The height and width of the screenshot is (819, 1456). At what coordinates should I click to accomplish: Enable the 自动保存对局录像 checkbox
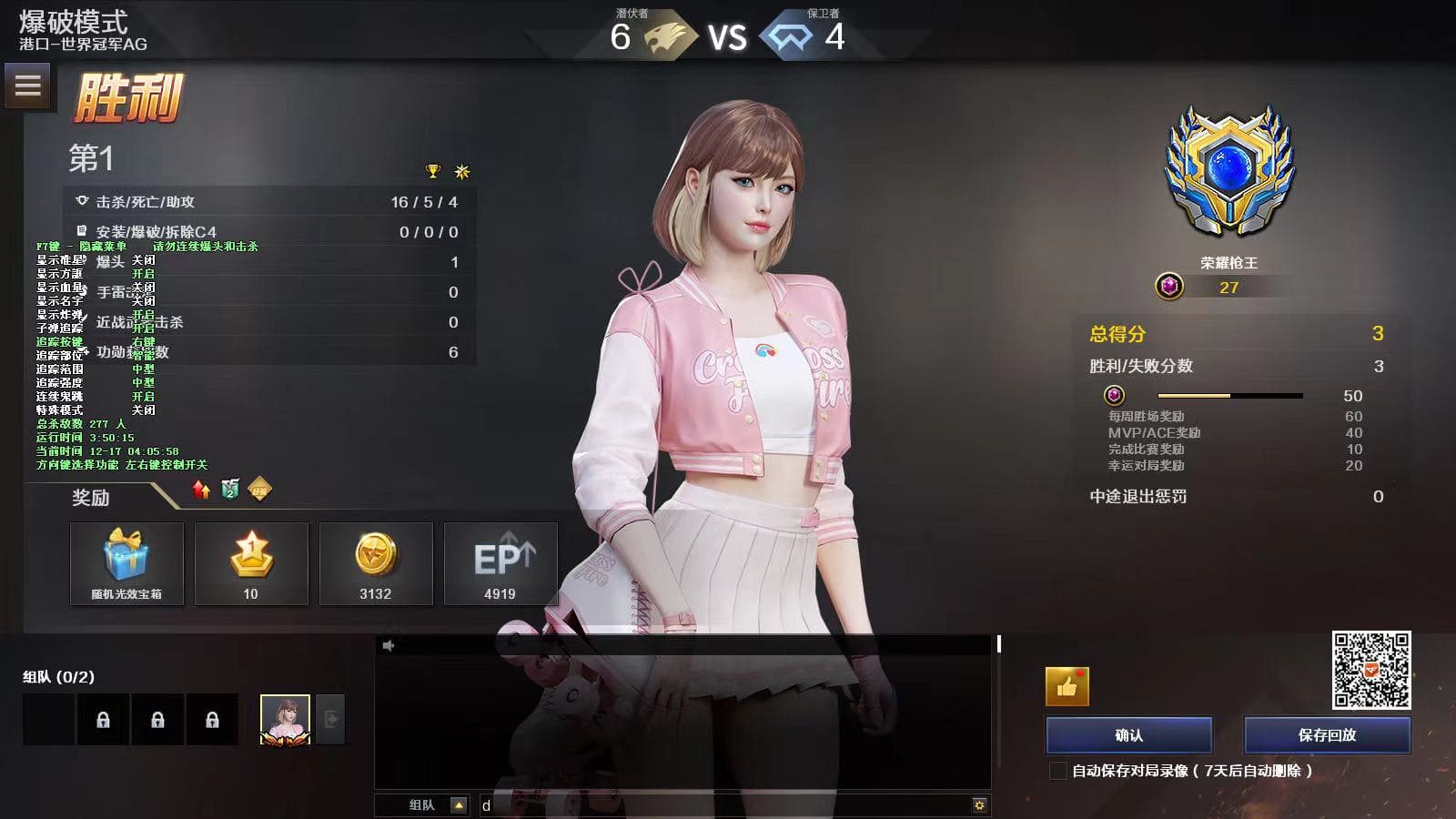point(1059,769)
